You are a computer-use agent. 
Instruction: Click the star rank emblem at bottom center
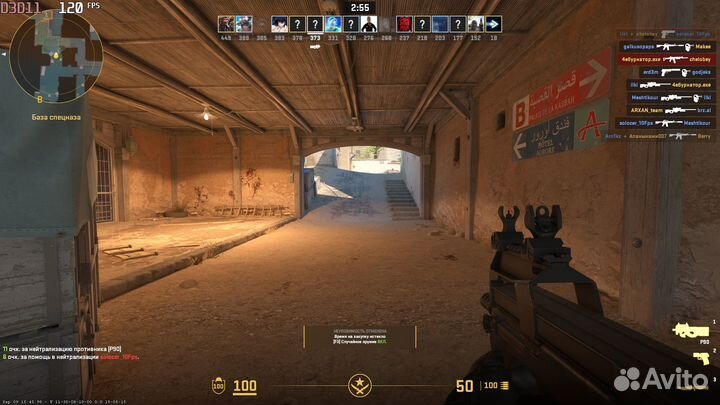click(359, 385)
